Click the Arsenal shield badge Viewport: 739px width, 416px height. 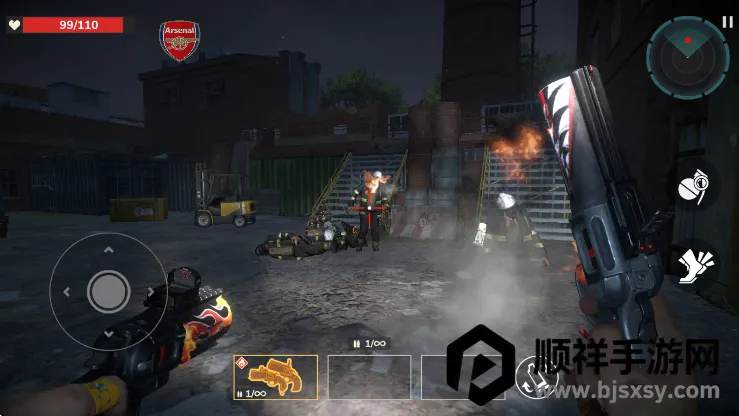click(x=180, y=41)
